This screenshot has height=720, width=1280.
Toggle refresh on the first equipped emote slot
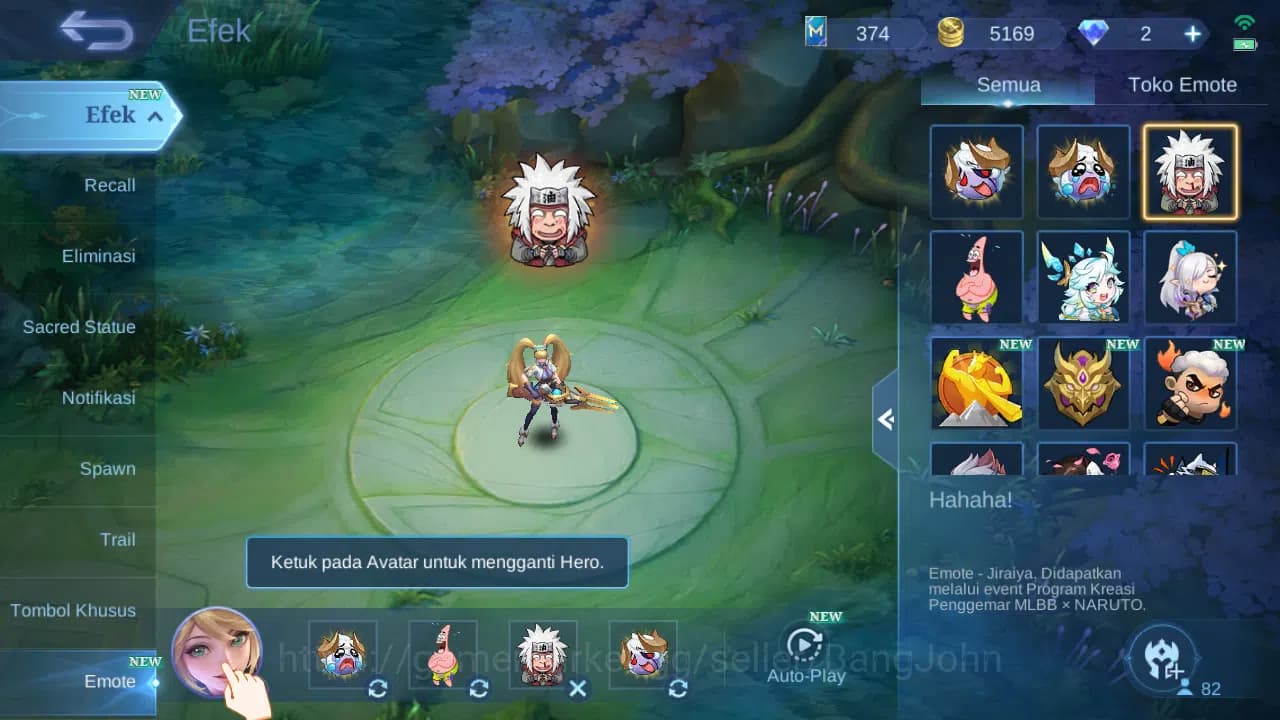tap(378, 689)
